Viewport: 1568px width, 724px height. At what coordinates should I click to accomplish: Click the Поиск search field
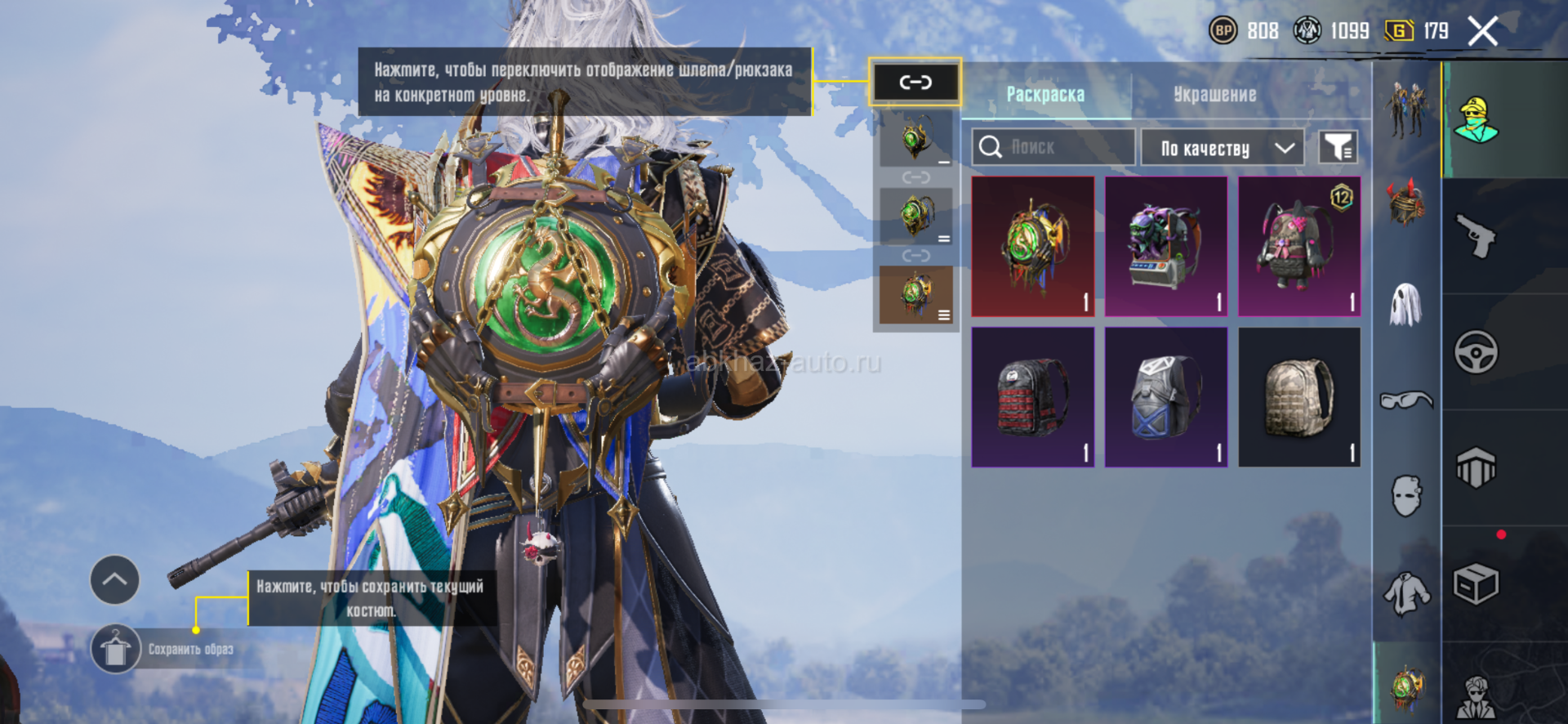pos(1053,147)
